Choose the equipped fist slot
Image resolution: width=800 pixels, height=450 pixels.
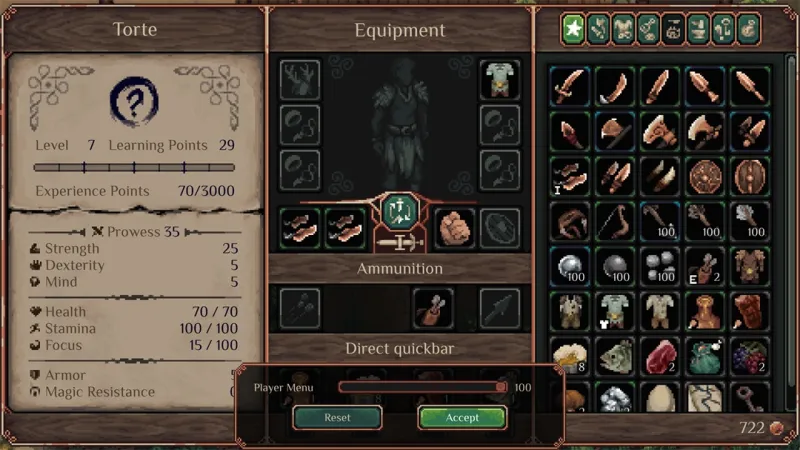pyautogui.click(x=454, y=228)
